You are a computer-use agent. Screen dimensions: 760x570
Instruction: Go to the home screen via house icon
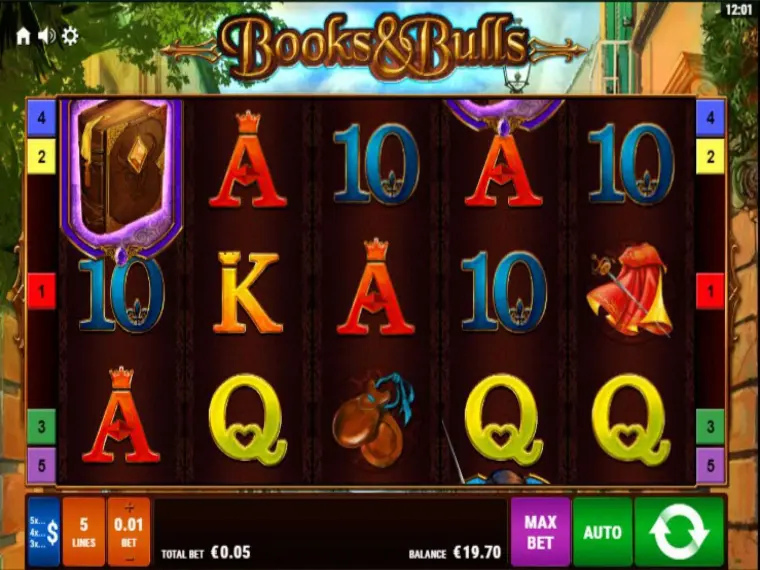23,36
